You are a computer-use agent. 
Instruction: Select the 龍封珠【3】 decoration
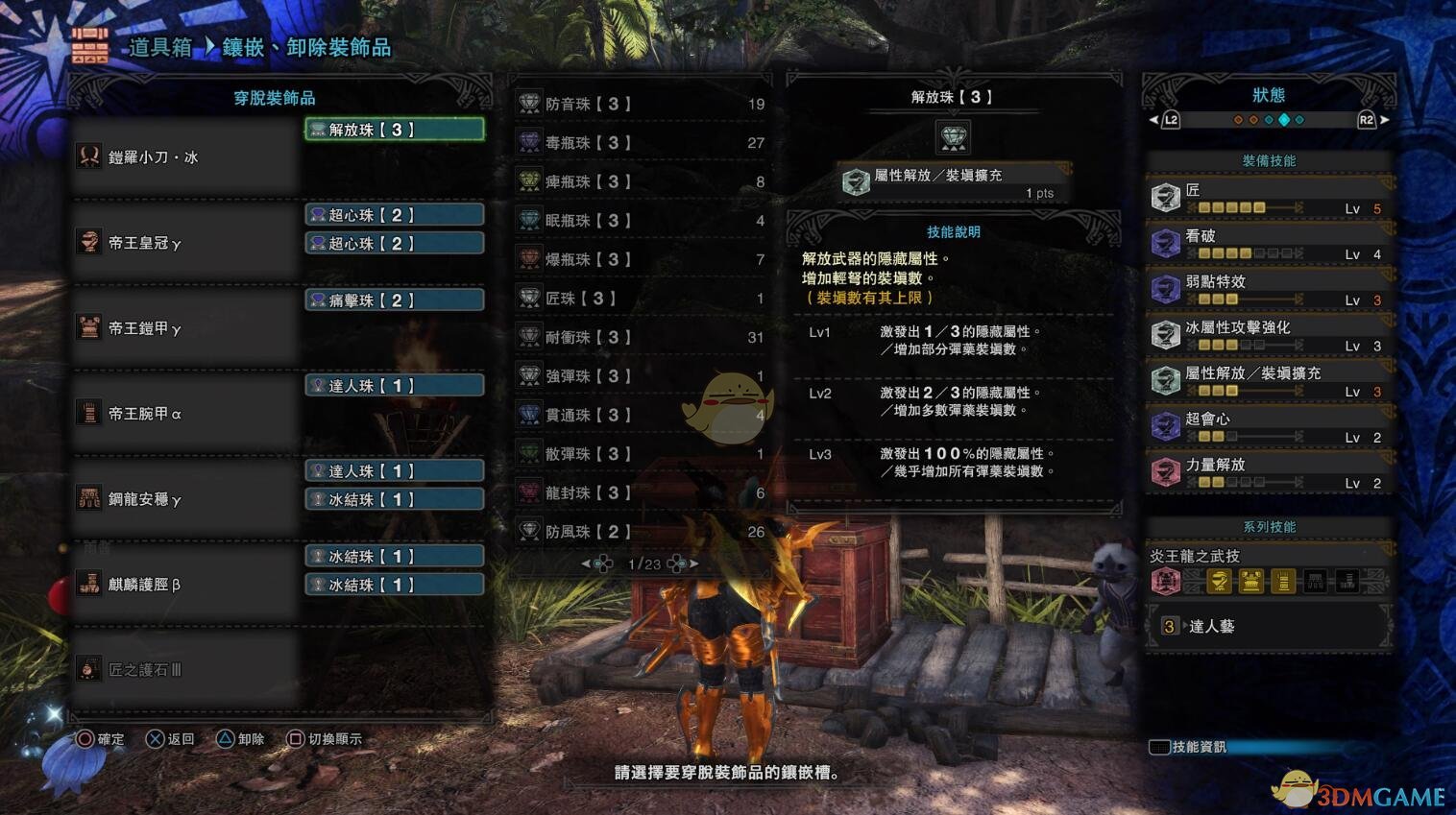pos(641,492)
